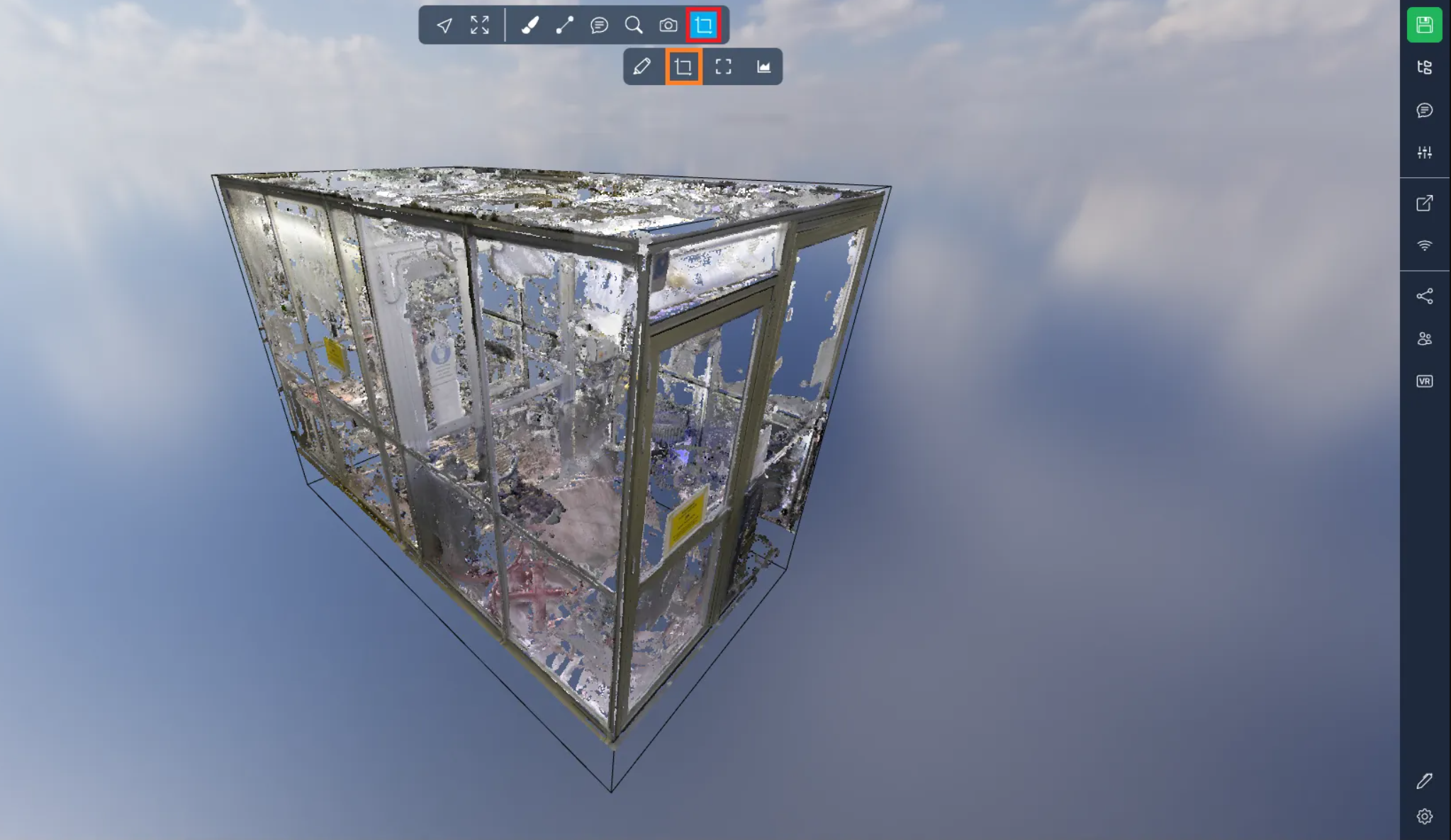
Task: Pick the pencil edit option in crop sub-toolbar
Action: 642,67
